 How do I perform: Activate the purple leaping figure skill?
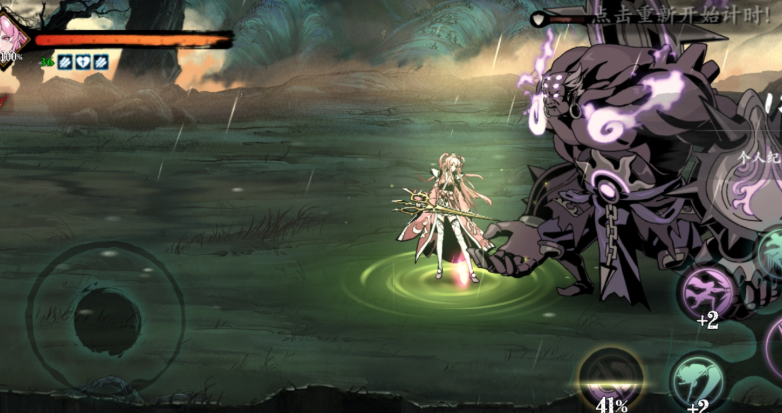707,290
